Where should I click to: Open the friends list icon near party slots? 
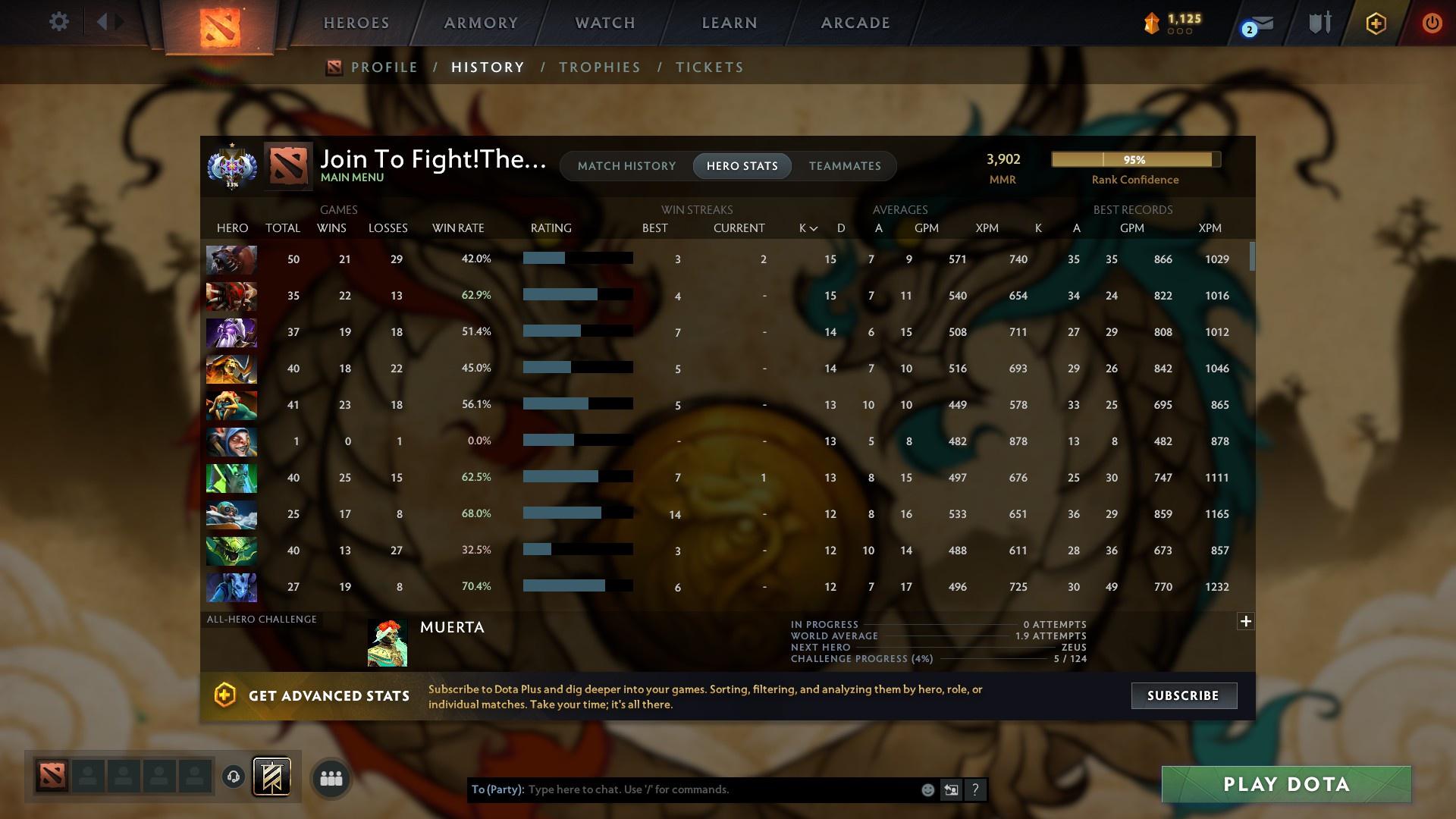click(x=330, y=777)
